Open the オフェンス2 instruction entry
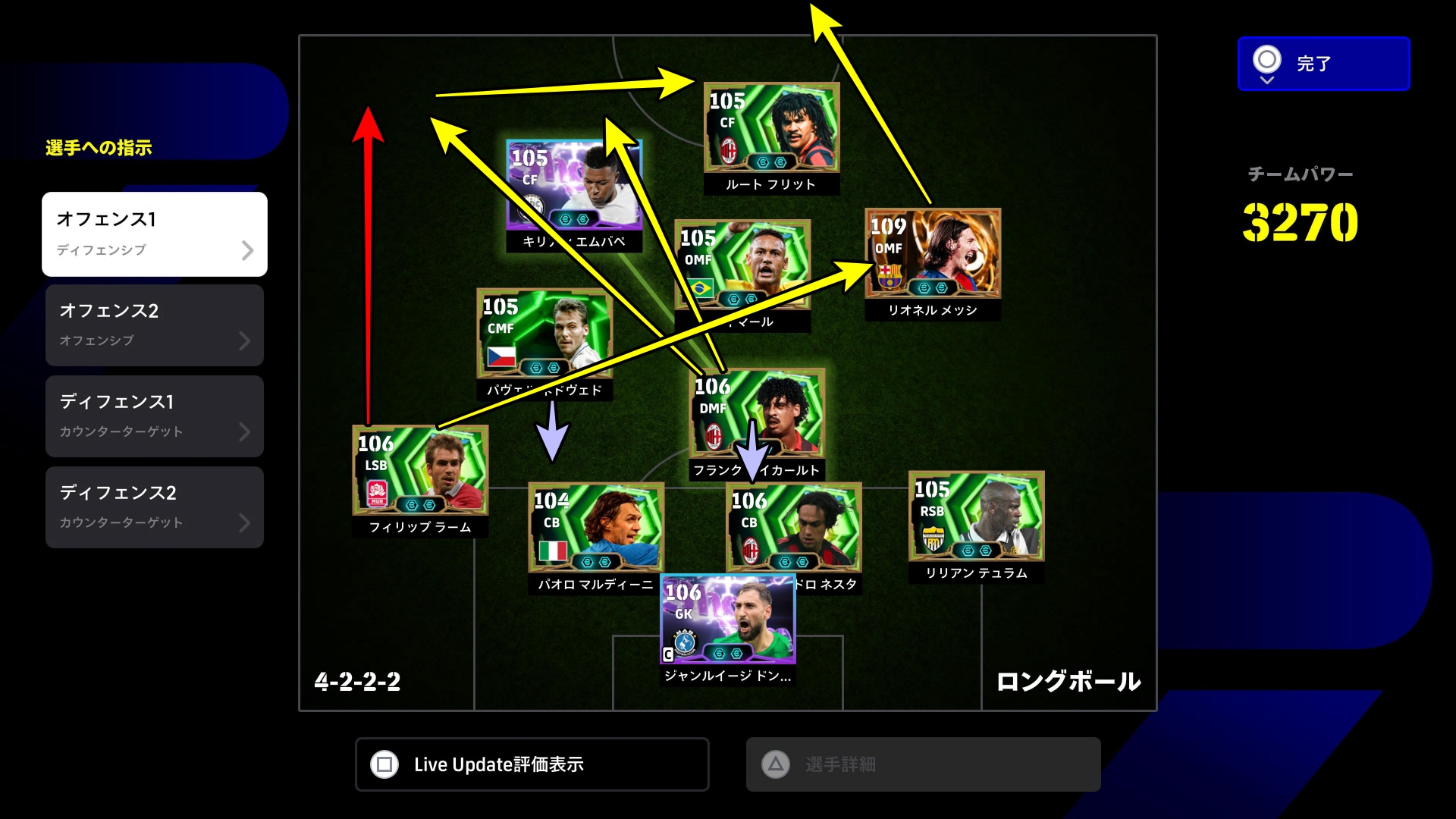Screen dimensions: 1456x819 155,325
